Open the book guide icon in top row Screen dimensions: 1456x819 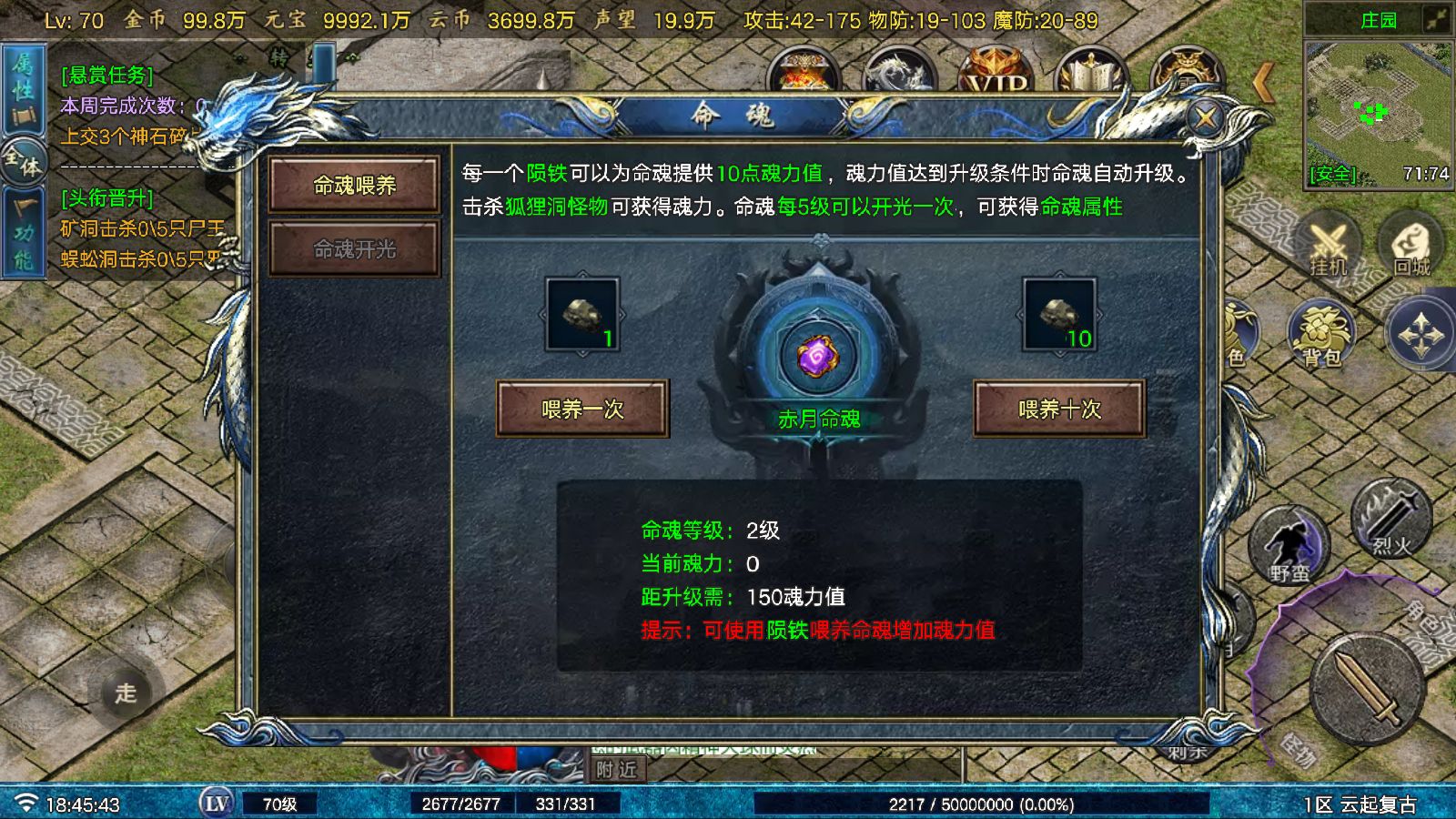[x=1091, y=68]
